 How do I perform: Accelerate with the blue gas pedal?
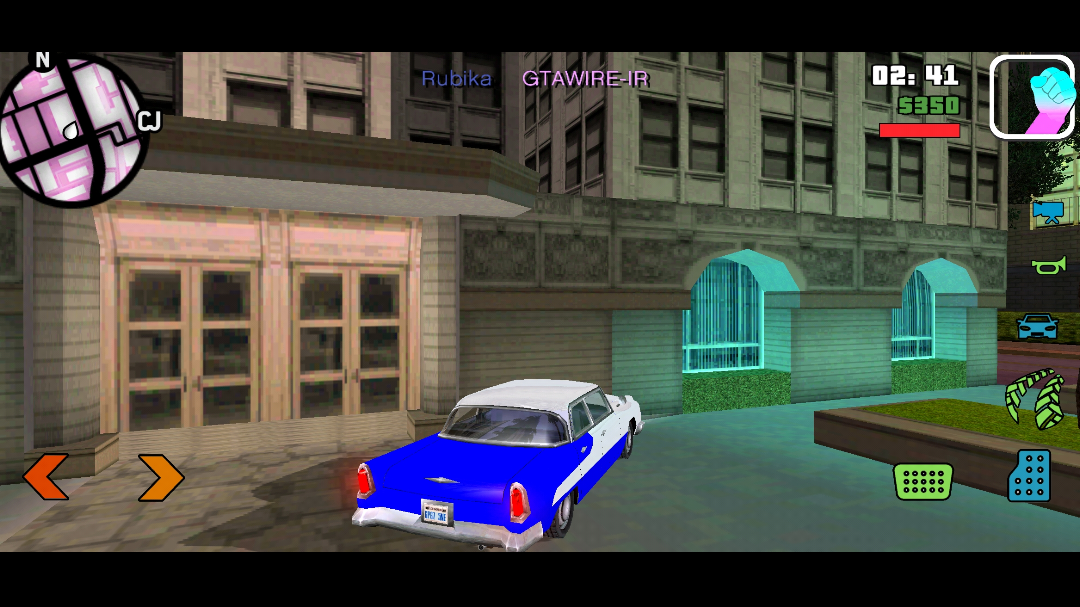pos(1030,476)
